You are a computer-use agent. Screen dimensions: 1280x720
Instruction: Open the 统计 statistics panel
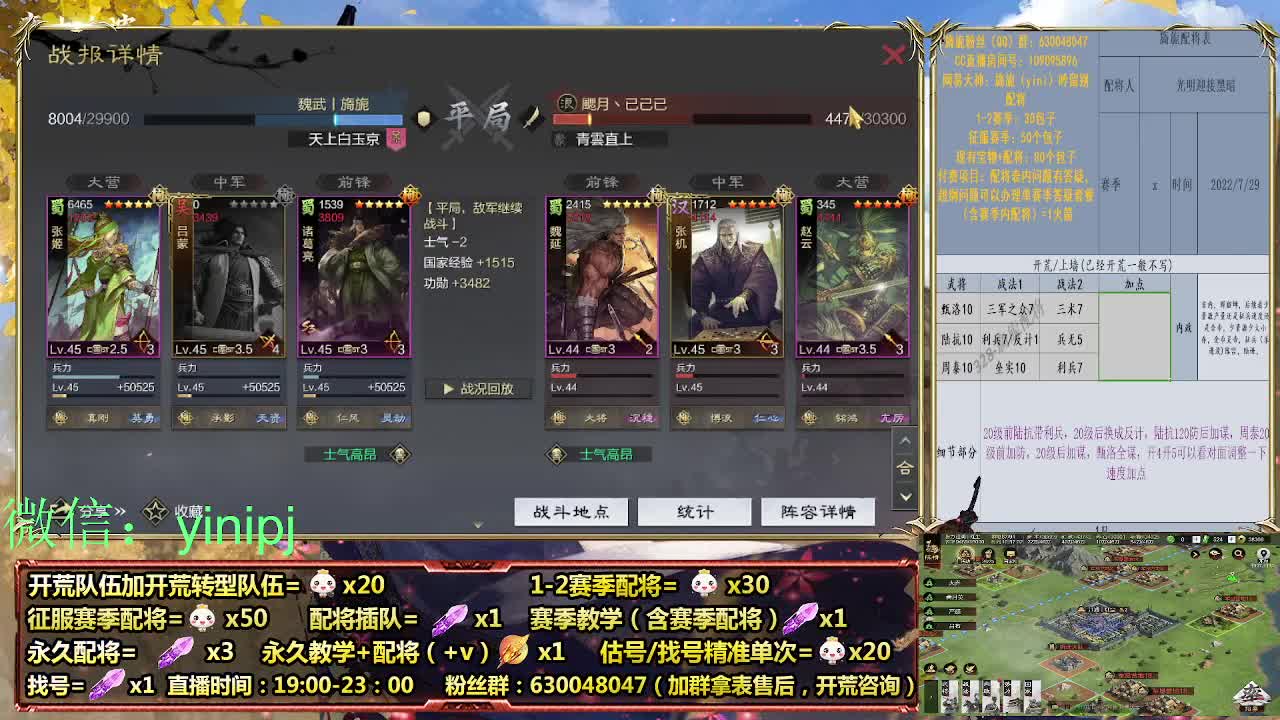693,511
